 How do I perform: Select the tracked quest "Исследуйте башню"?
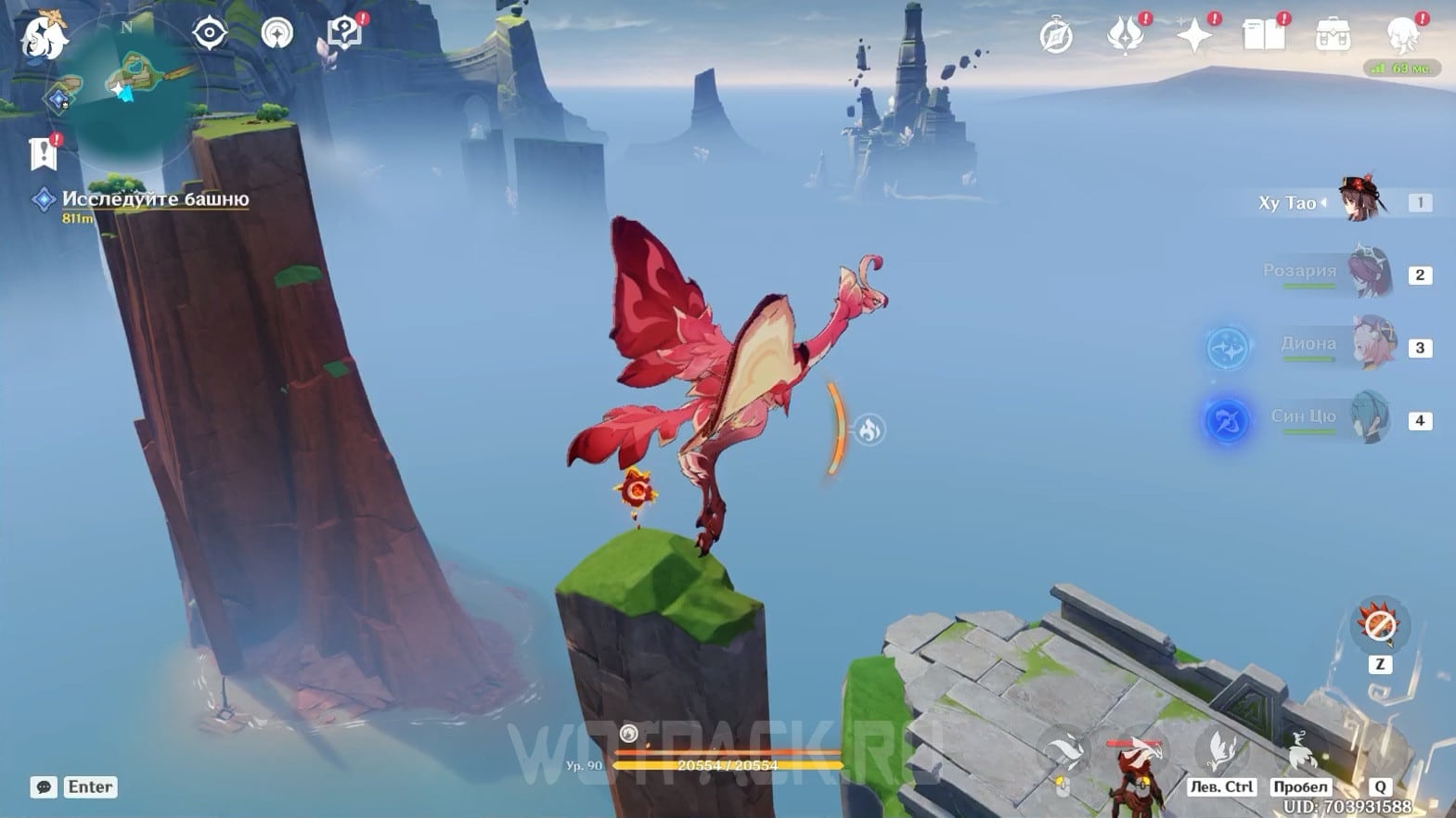coord(155,199)
